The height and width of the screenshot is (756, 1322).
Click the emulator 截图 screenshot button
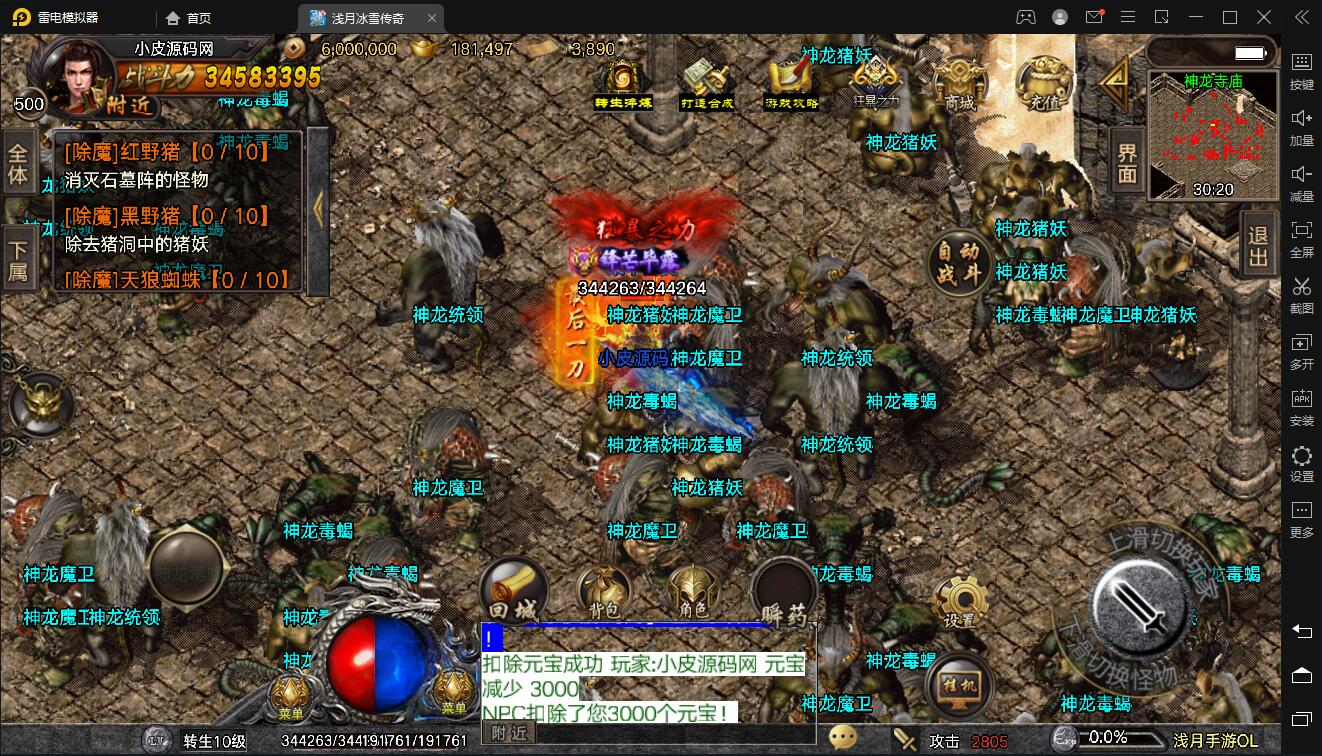pyautogui.click(x=1301, y=295)
